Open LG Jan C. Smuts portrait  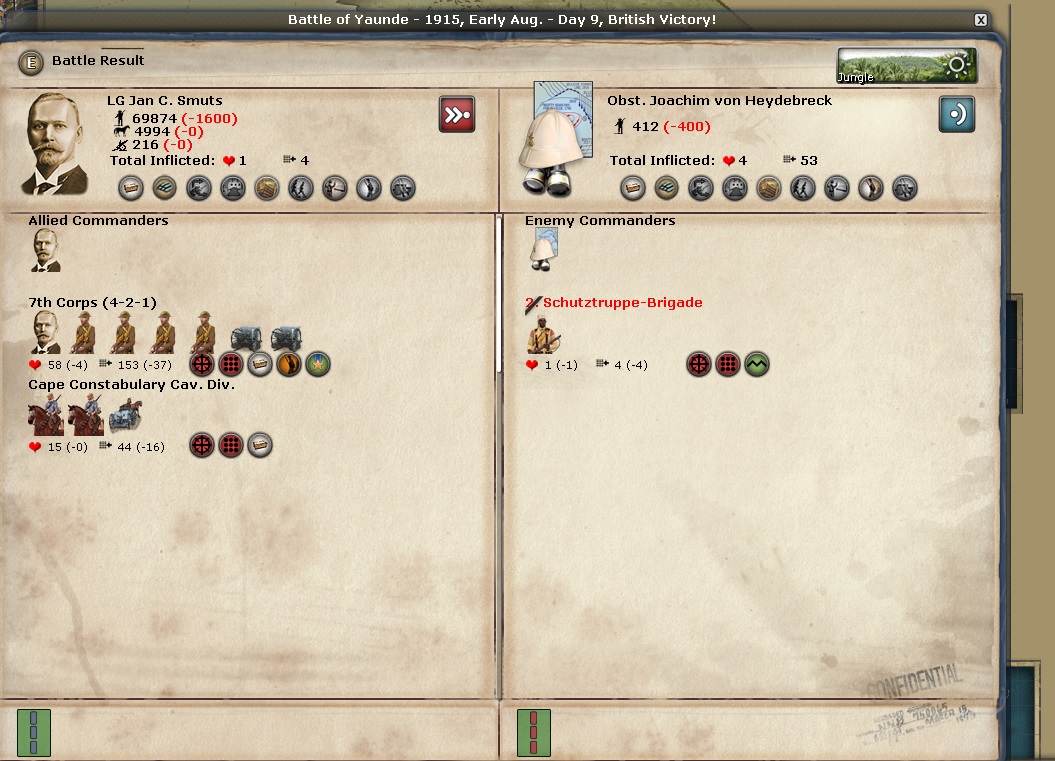55,144
